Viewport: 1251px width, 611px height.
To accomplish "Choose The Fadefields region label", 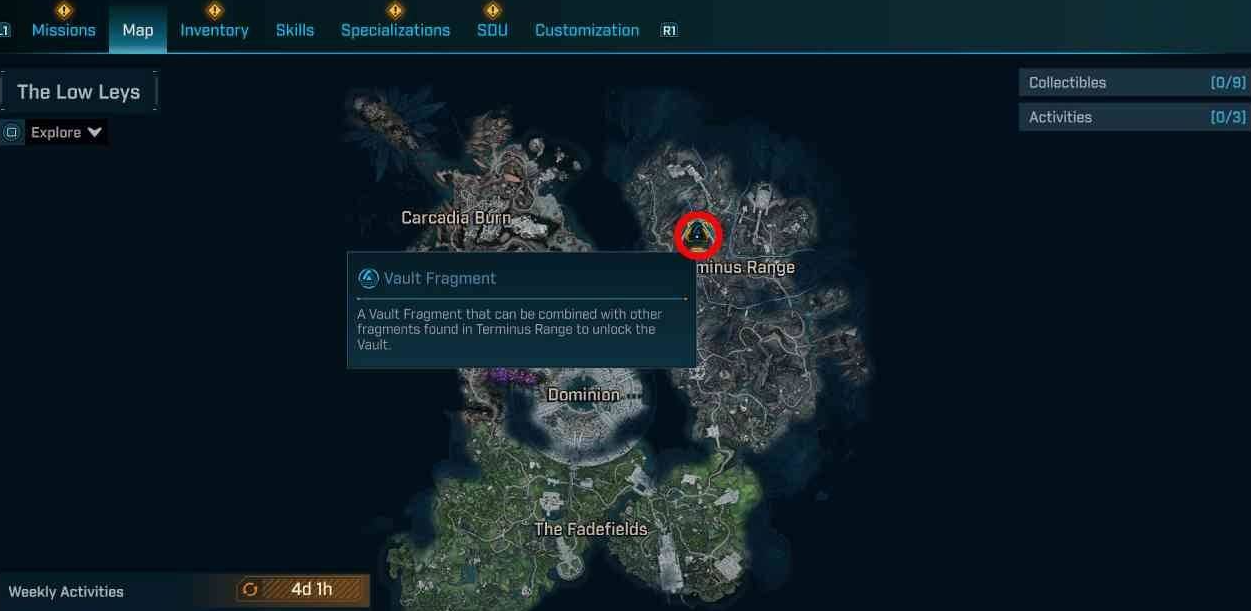I will (591, 529).
